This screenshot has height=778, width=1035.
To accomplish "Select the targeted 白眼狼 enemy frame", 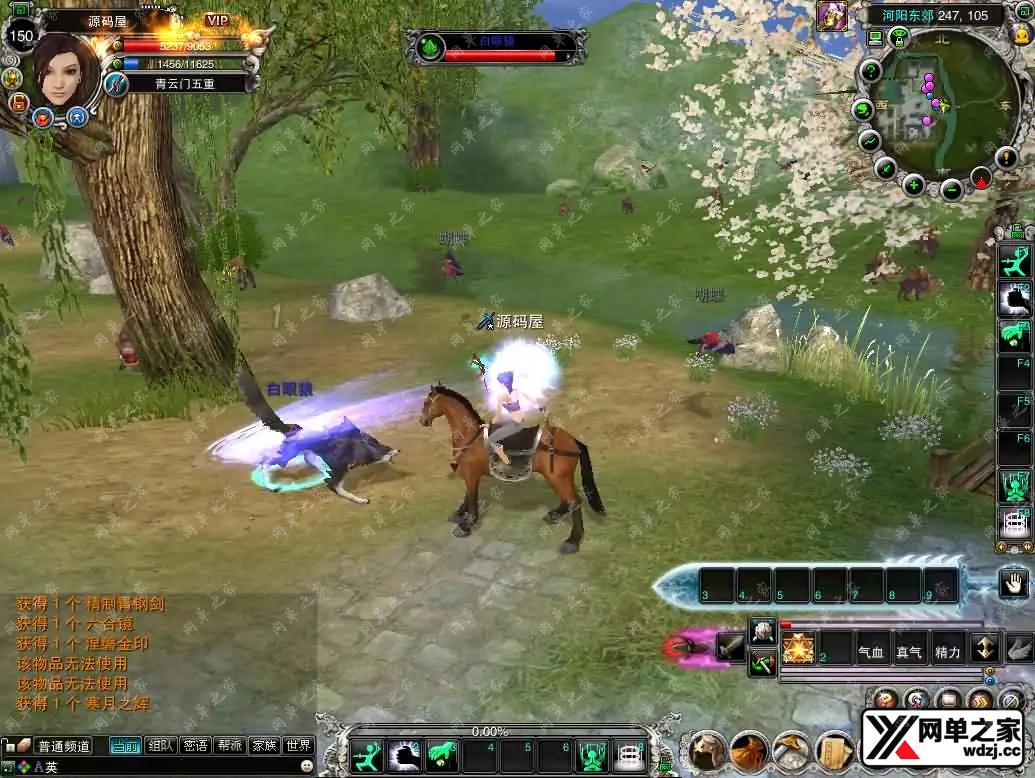I will pos(497,48).
